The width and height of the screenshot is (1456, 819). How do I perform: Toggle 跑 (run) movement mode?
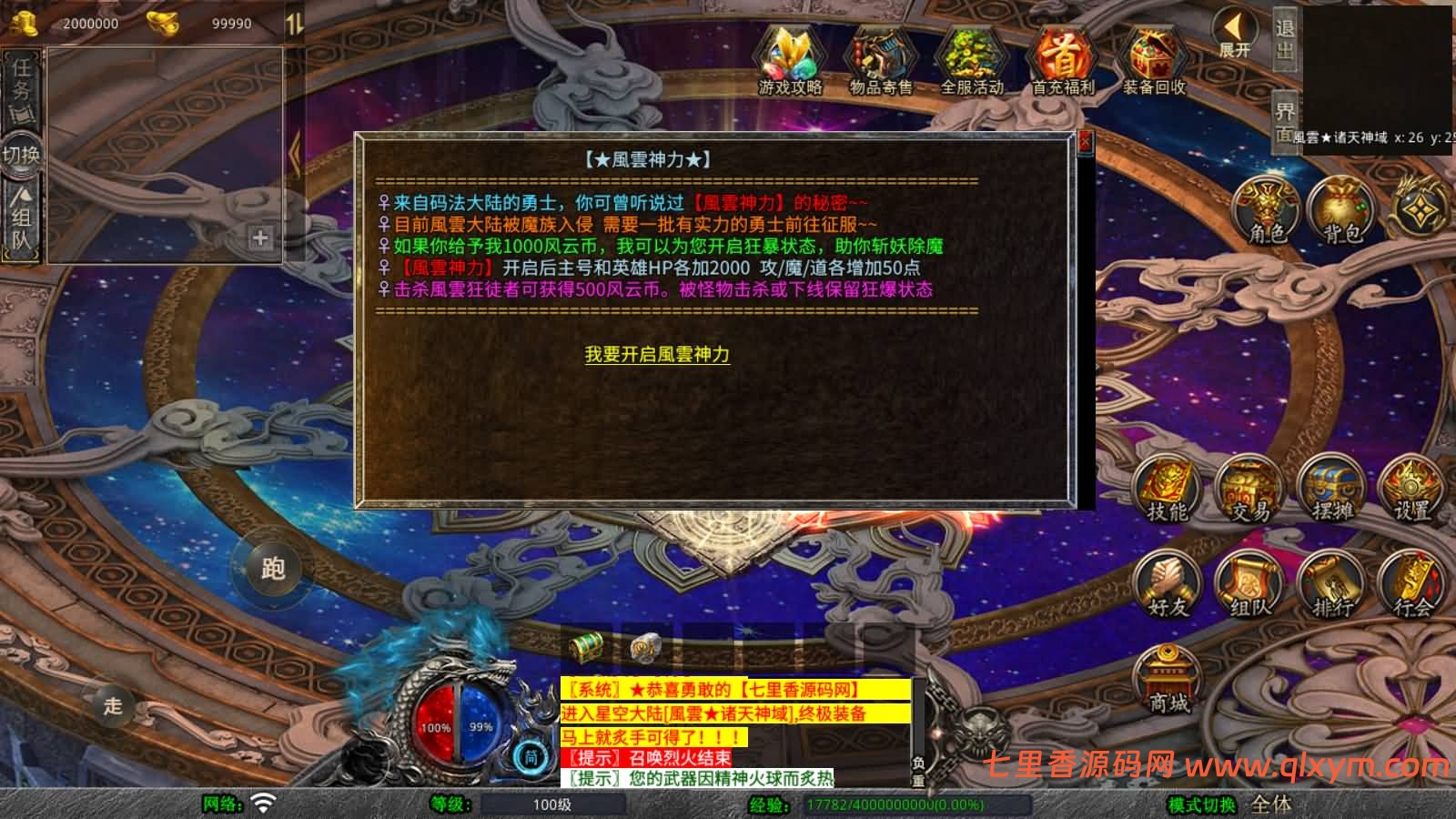(275, 566)
